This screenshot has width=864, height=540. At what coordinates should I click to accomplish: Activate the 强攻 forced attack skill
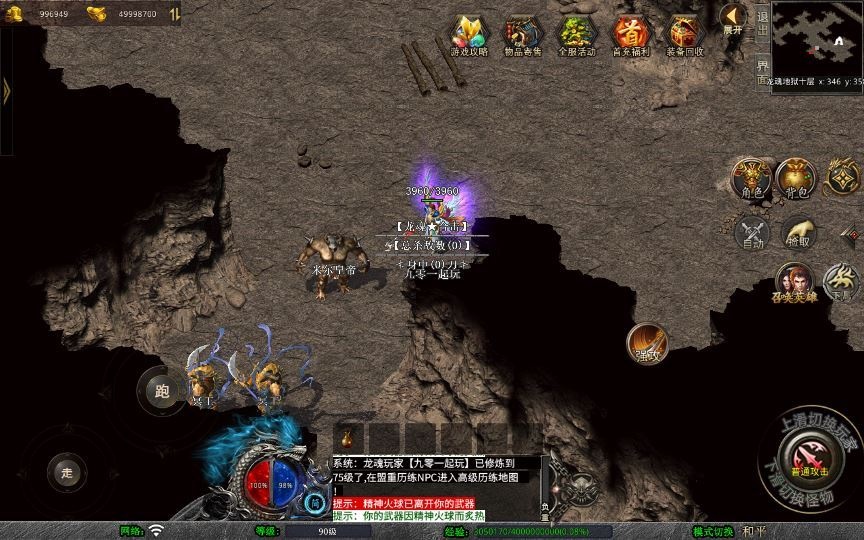pyautogui.click(x=647, y=343)
